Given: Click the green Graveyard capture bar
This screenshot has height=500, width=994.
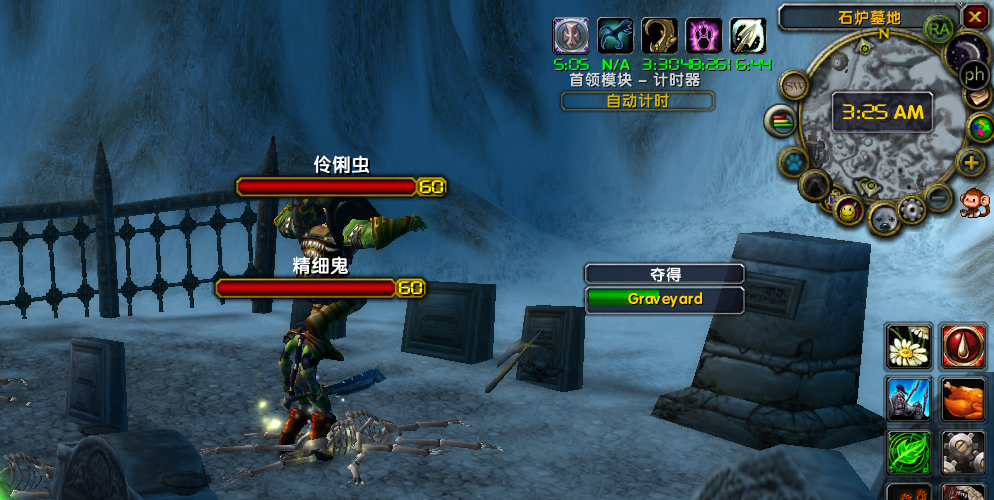Looking at the screenshot, I should [665, 299].
